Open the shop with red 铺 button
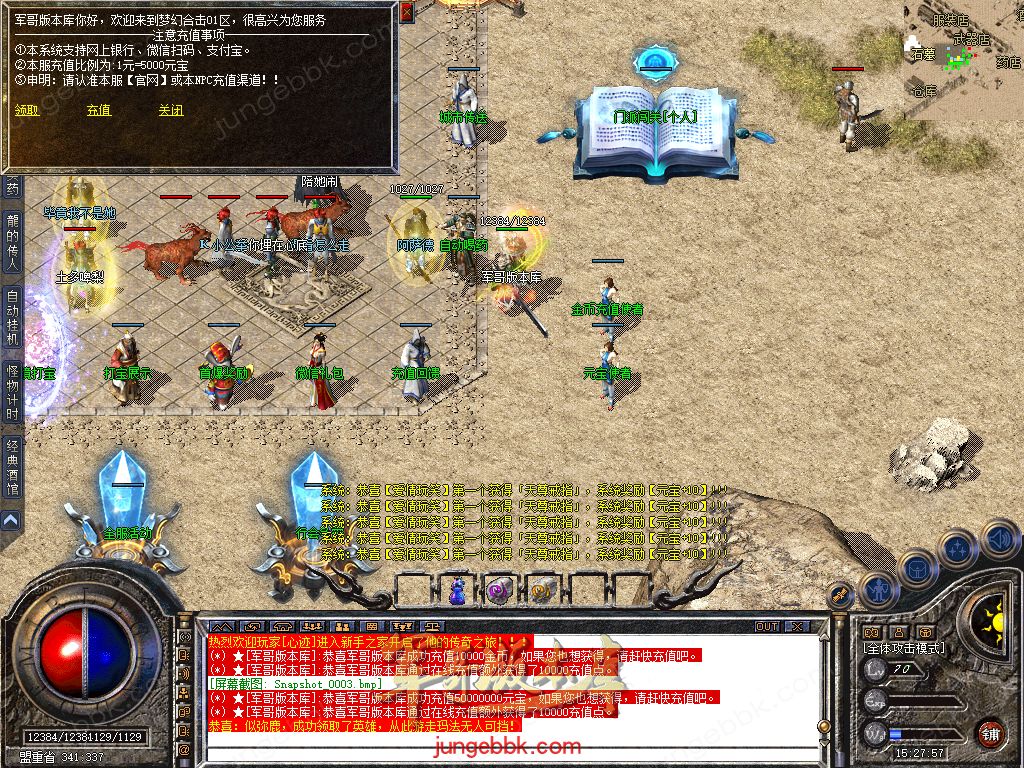The image size is (1024, 768). coord(990,734)
